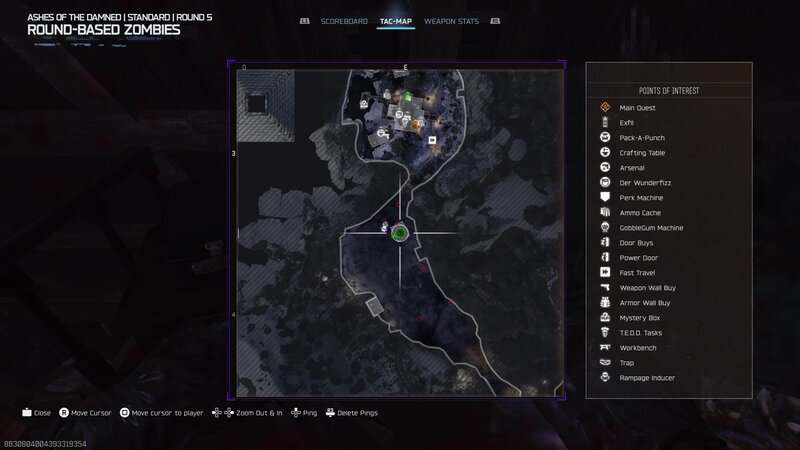This screenshot has height=450, width=800.
Task: Select the Perk Machine legend entry
Action: (x=641, y=198)
